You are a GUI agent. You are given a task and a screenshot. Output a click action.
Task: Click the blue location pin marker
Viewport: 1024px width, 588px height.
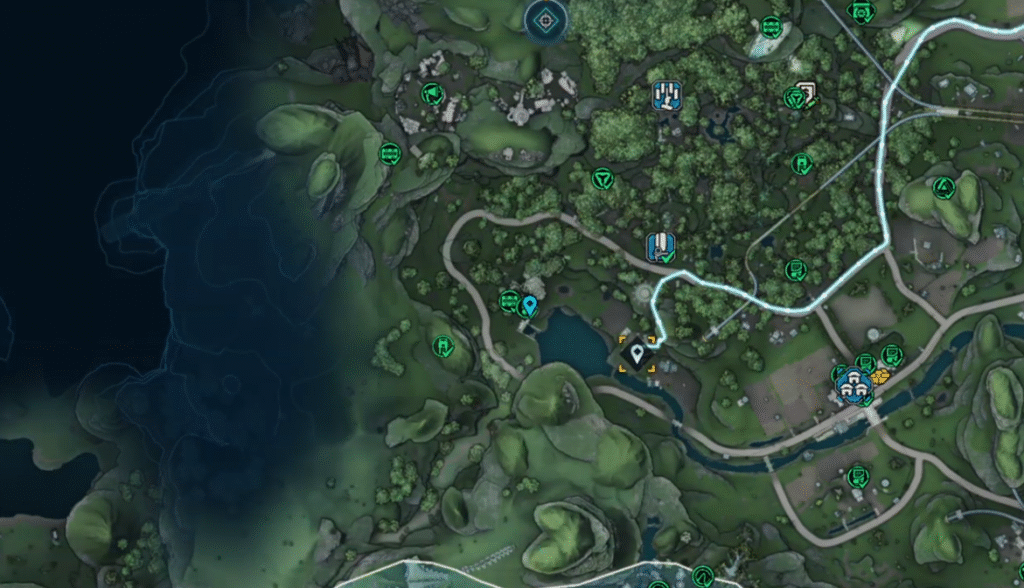[x=529, y=305]
